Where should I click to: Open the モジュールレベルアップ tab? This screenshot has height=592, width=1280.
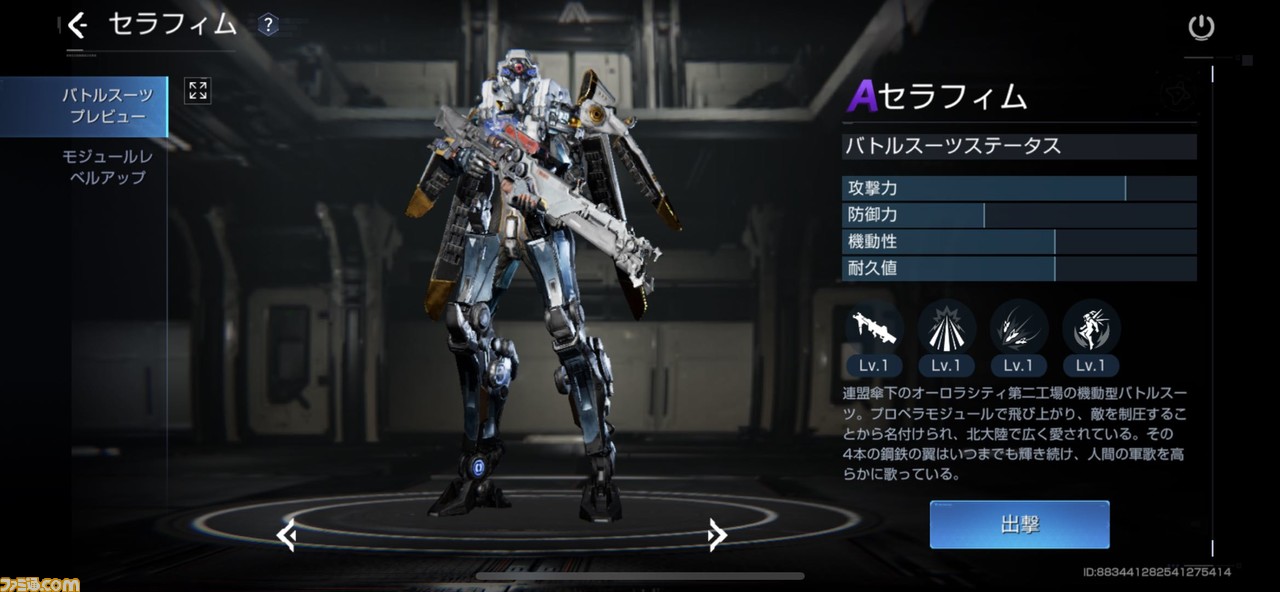107,167
